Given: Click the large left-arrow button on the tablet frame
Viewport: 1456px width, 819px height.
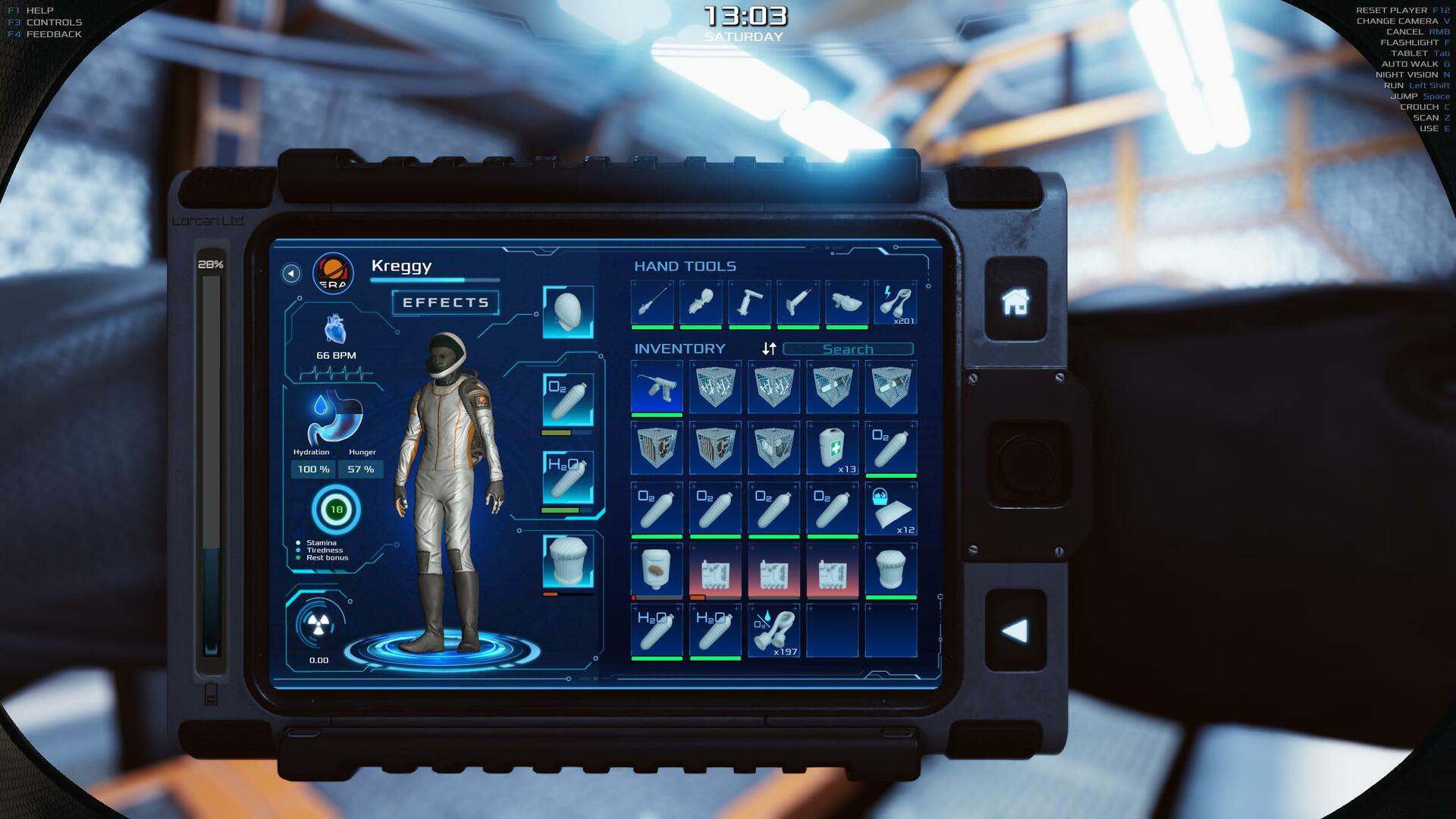Looking at the screenshot, I should [1015, 630].
